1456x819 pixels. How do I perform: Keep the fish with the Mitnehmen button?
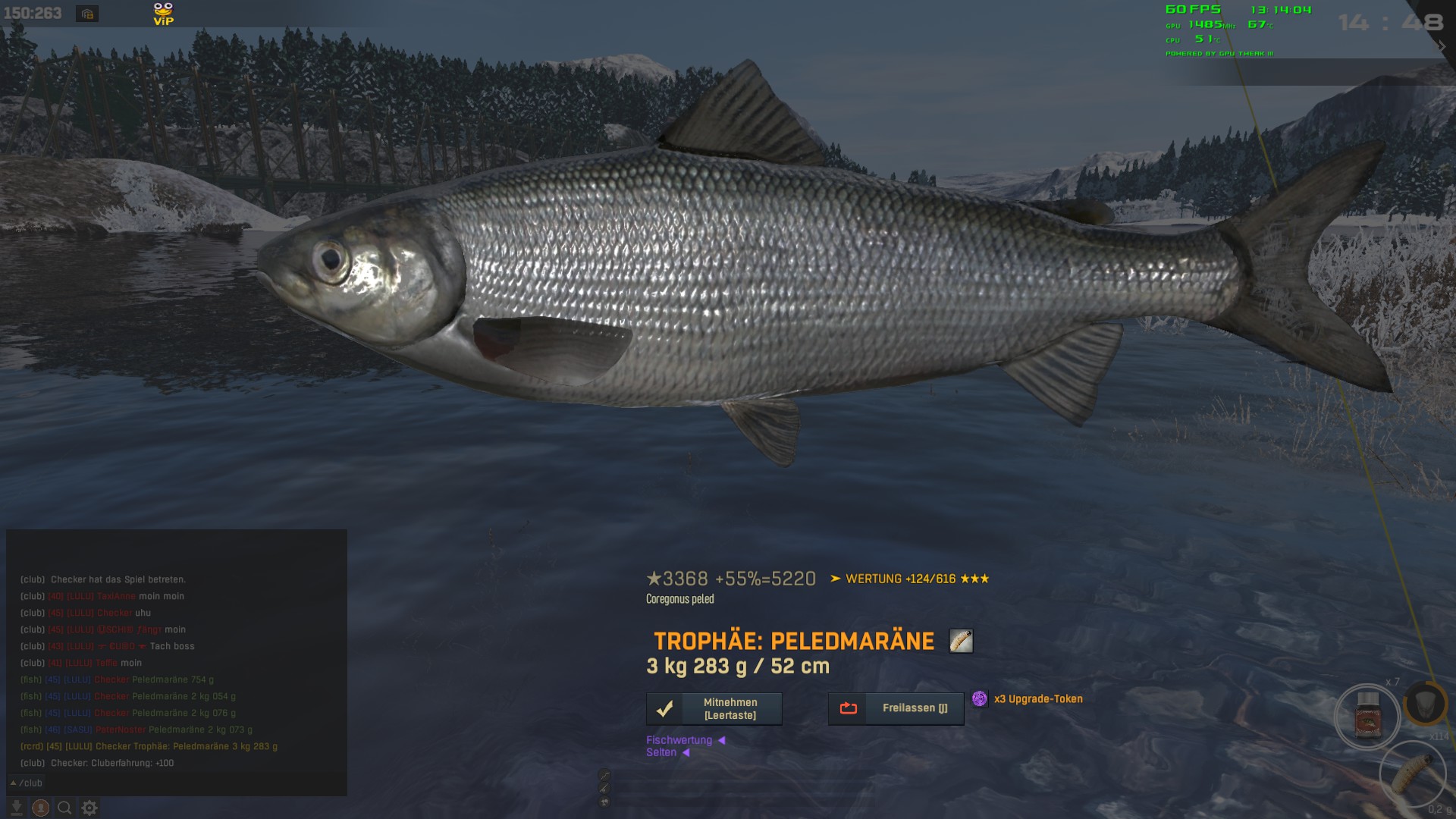(x=714, y=709)
